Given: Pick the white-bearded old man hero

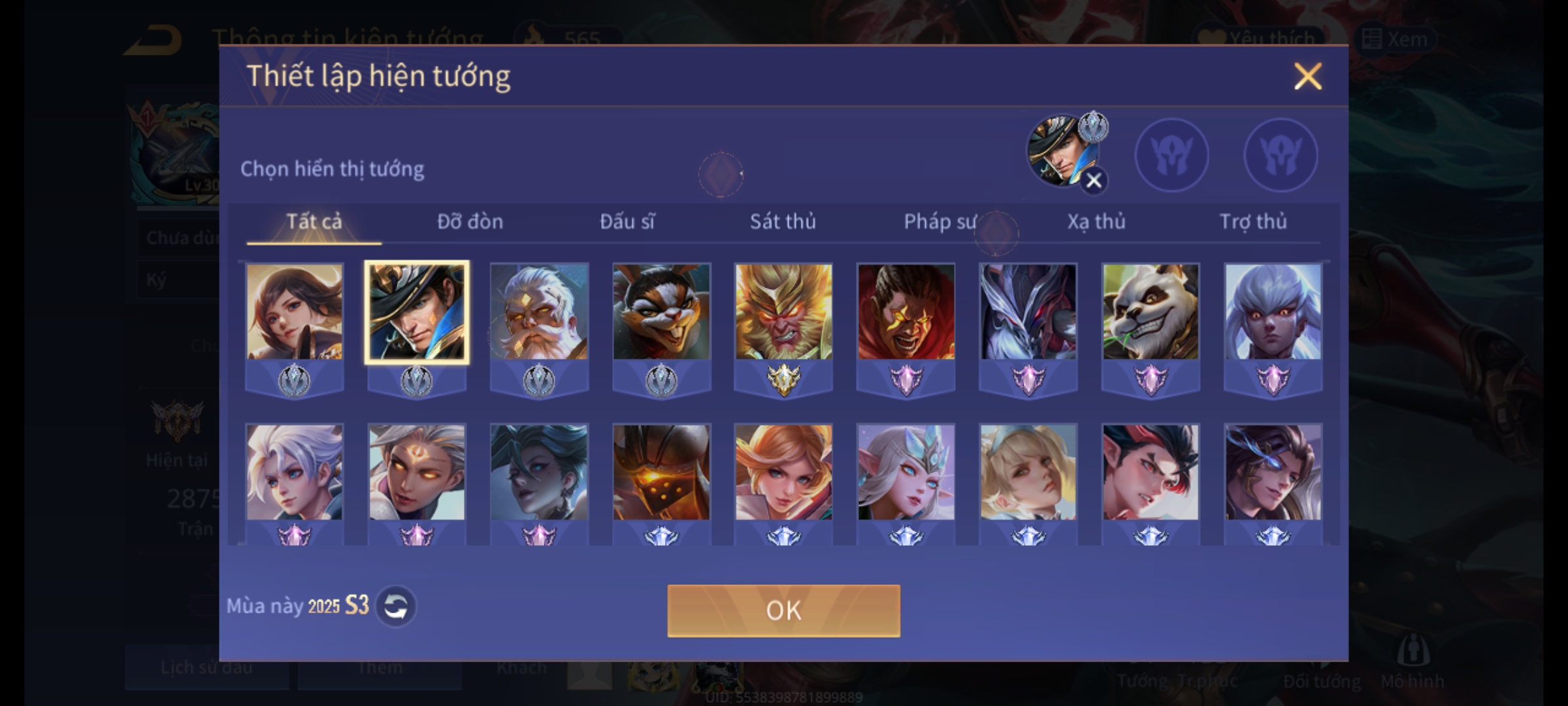Looking at the screenshot, I should 539,312.
